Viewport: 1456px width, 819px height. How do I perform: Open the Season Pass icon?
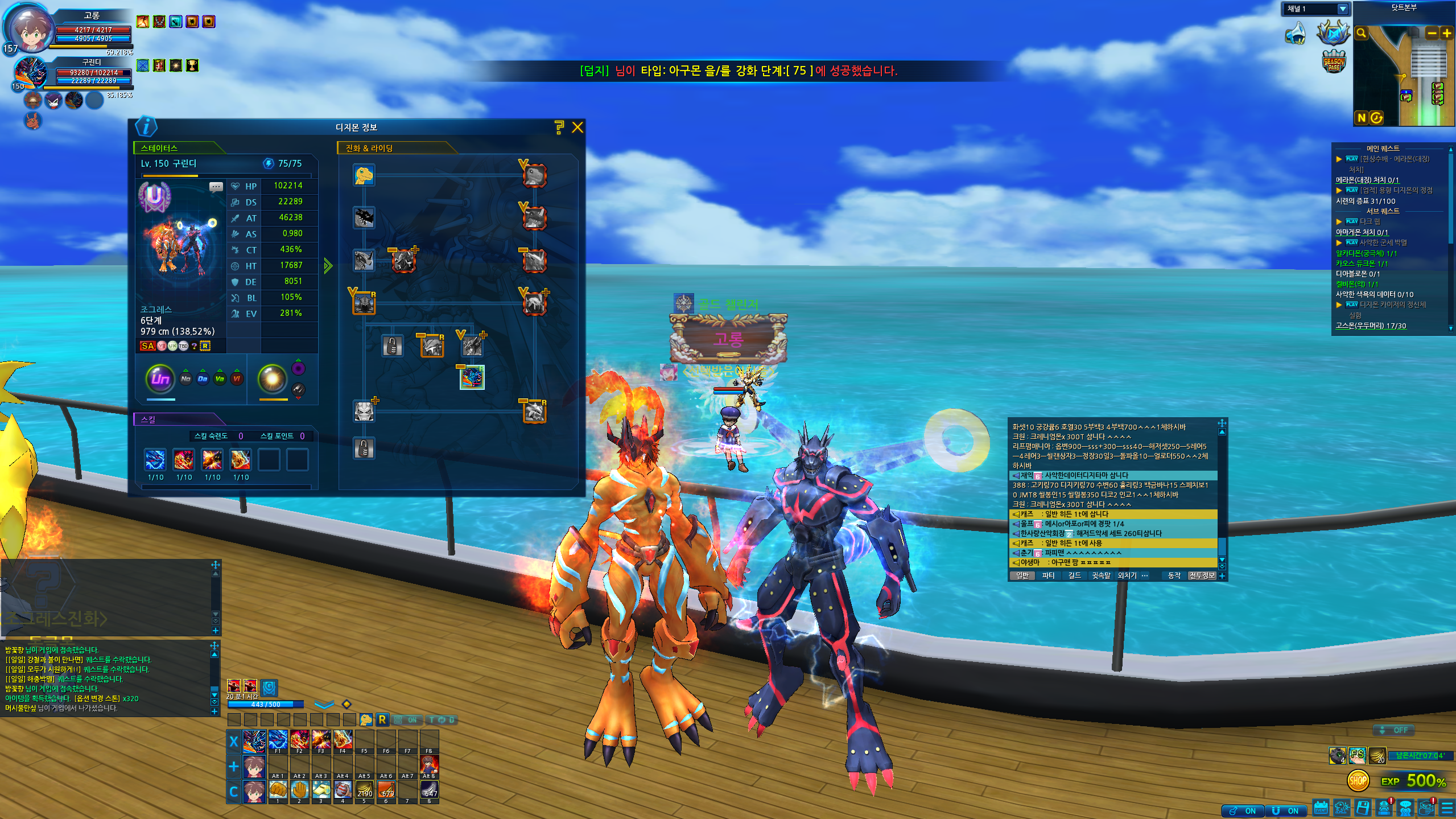click(1334, 61)
